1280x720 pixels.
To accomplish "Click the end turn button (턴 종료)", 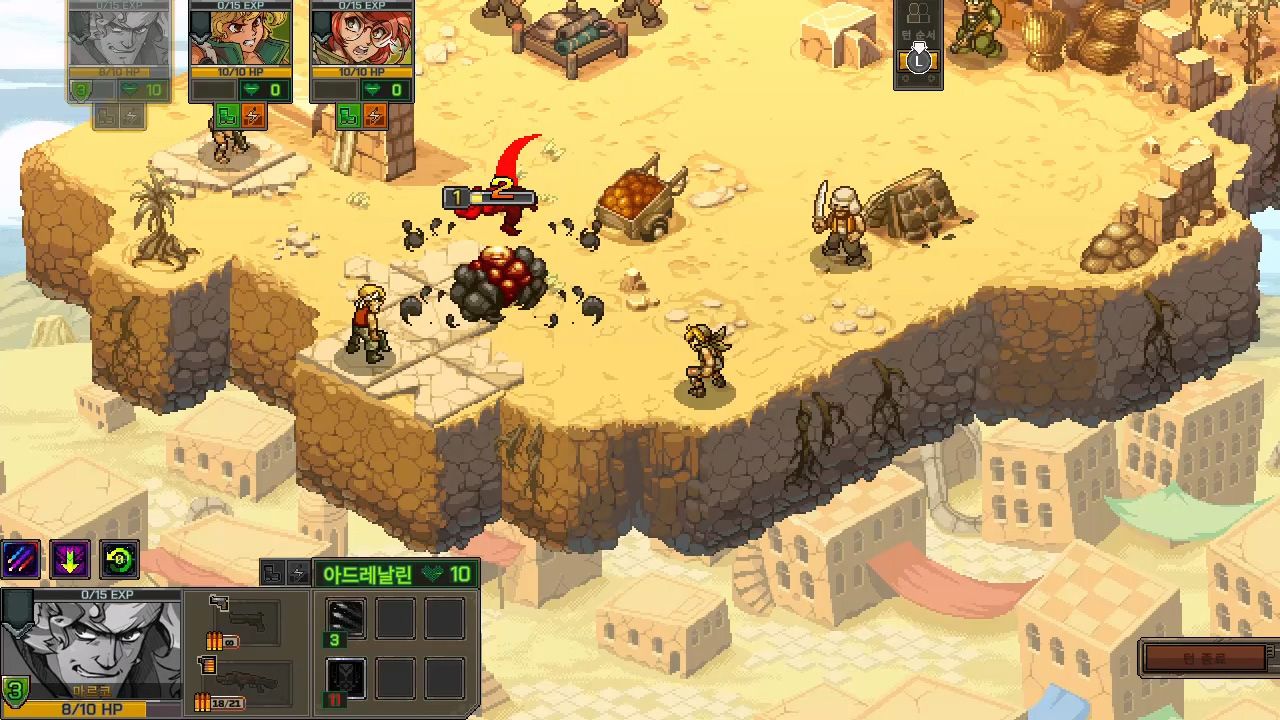I will click(x=1210, y=658).
